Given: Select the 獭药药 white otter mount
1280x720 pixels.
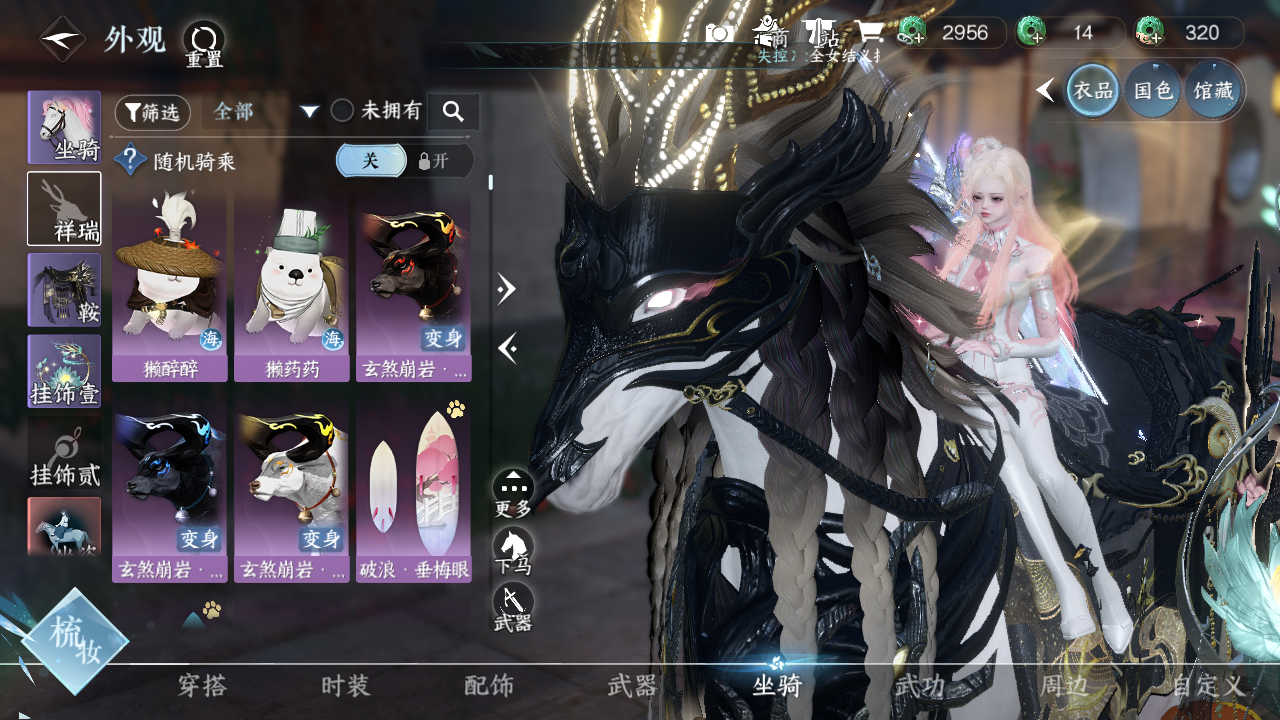Looking at the screenshot, I should [x=293, y=289].
